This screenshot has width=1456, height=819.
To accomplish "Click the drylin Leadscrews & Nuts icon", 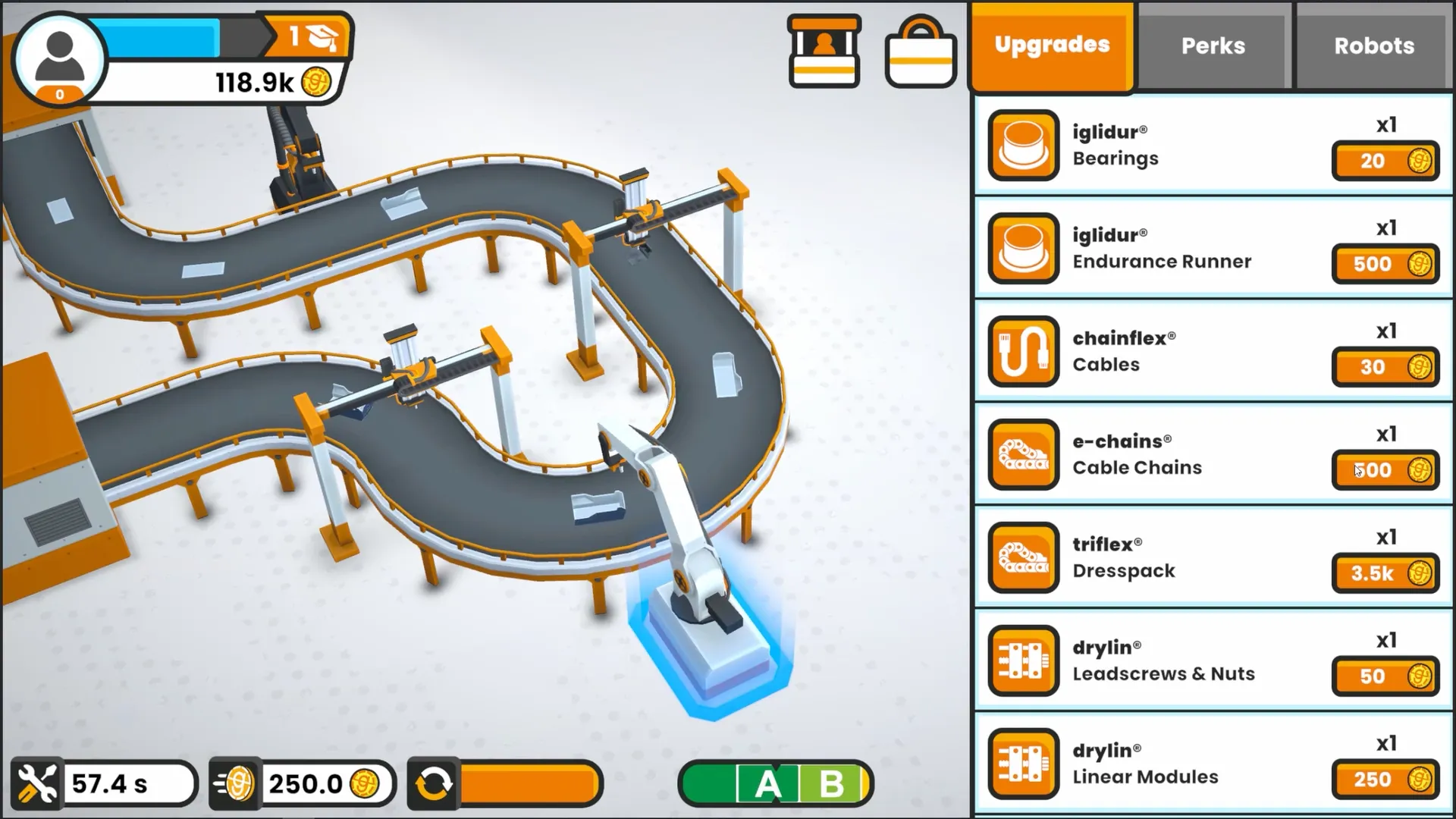I will pyautogui.click(x=1022, y=661).
